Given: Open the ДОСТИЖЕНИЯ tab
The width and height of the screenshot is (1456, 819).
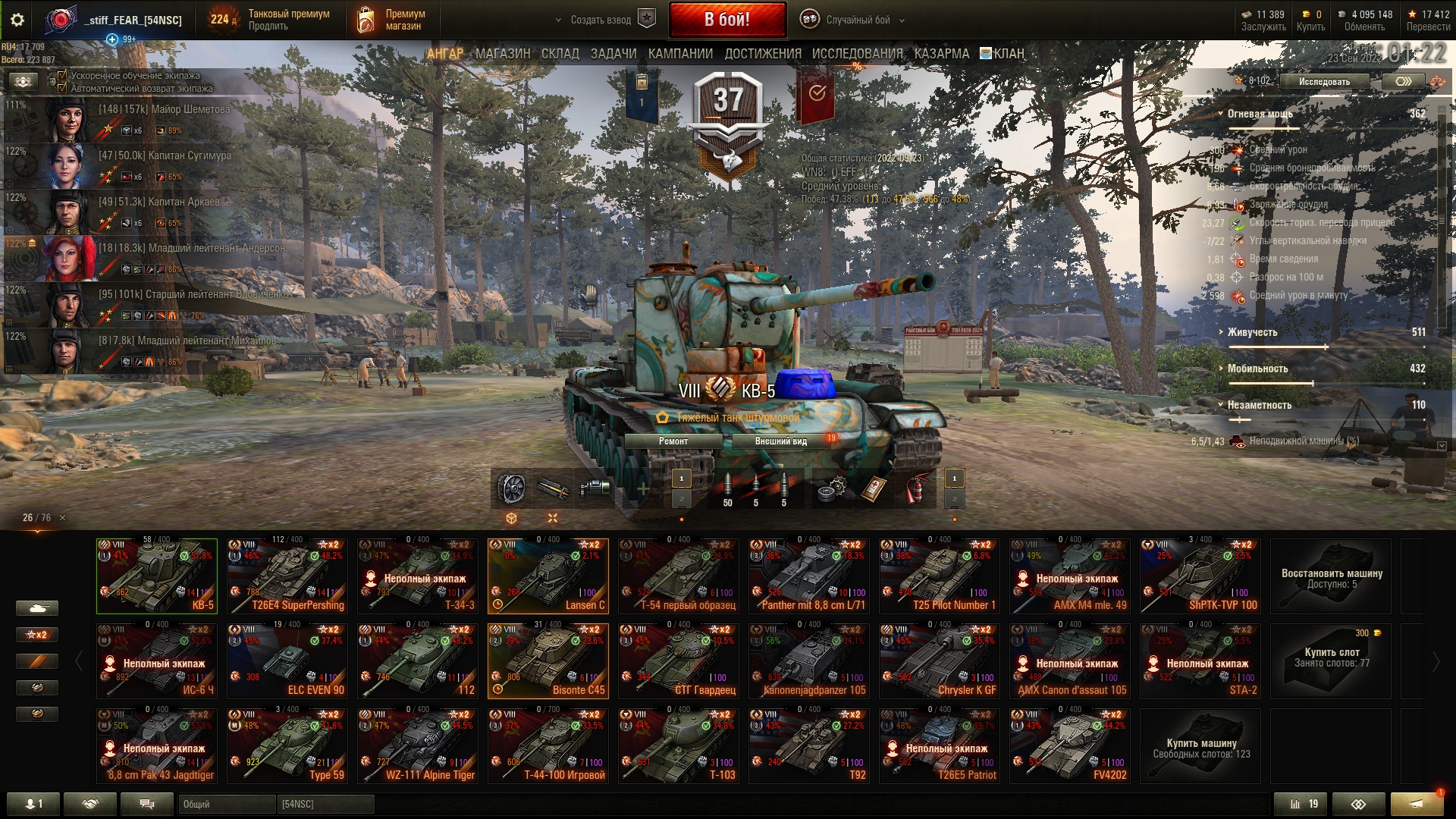Looking at the screenshot, I should 762,54.
